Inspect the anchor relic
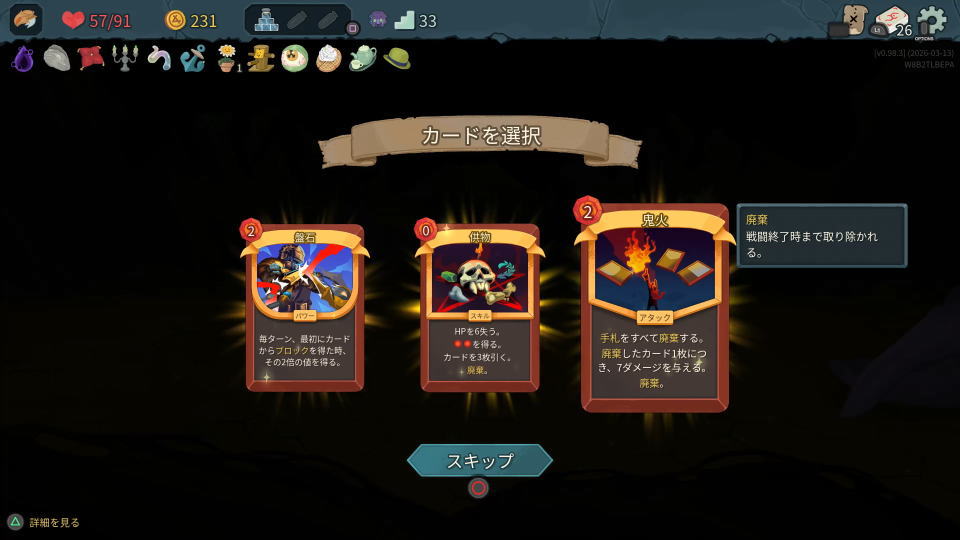The image size is (960, 540). [193, 59]
